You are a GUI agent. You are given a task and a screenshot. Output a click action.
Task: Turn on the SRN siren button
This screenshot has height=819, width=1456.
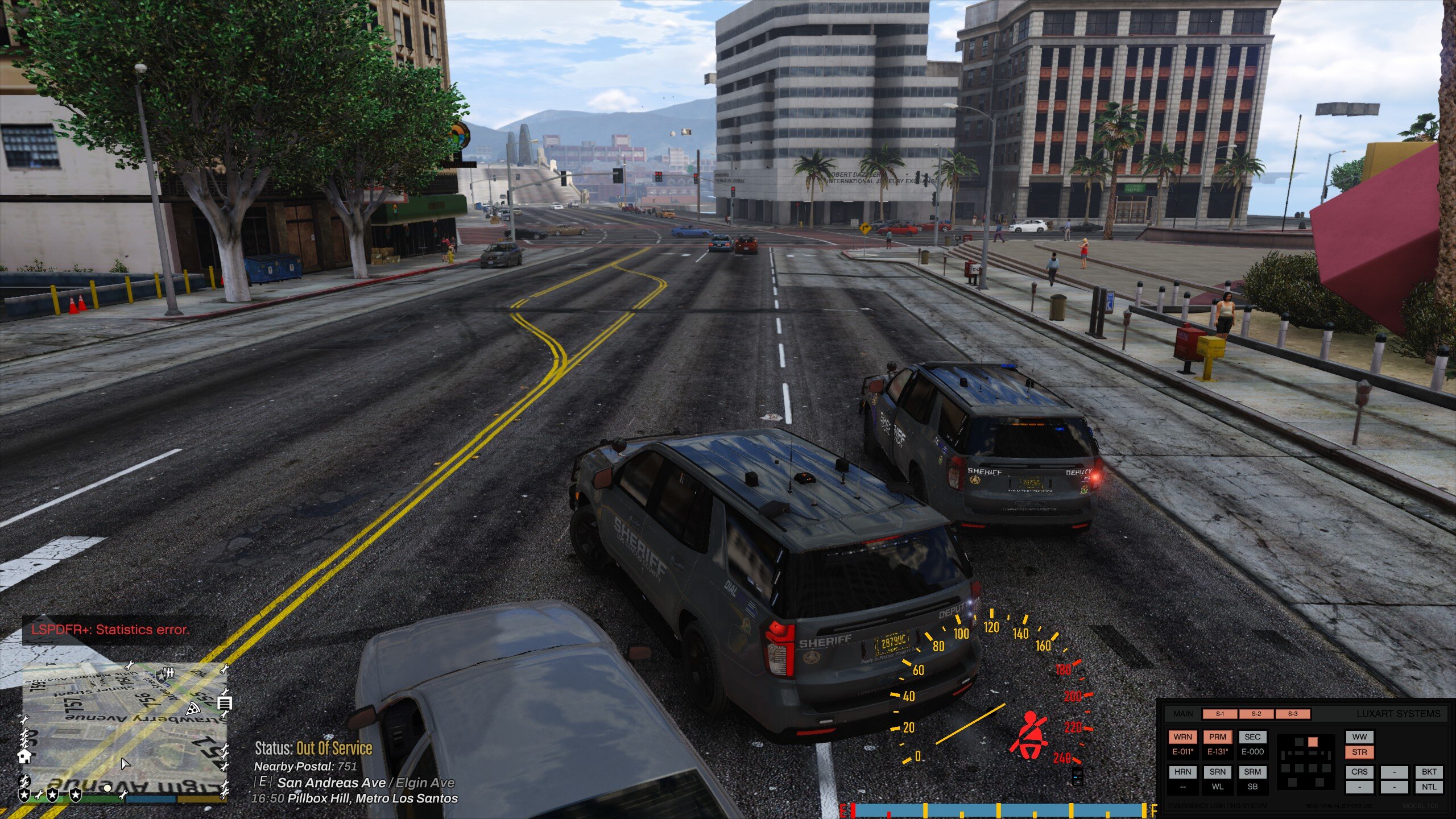1217,772
